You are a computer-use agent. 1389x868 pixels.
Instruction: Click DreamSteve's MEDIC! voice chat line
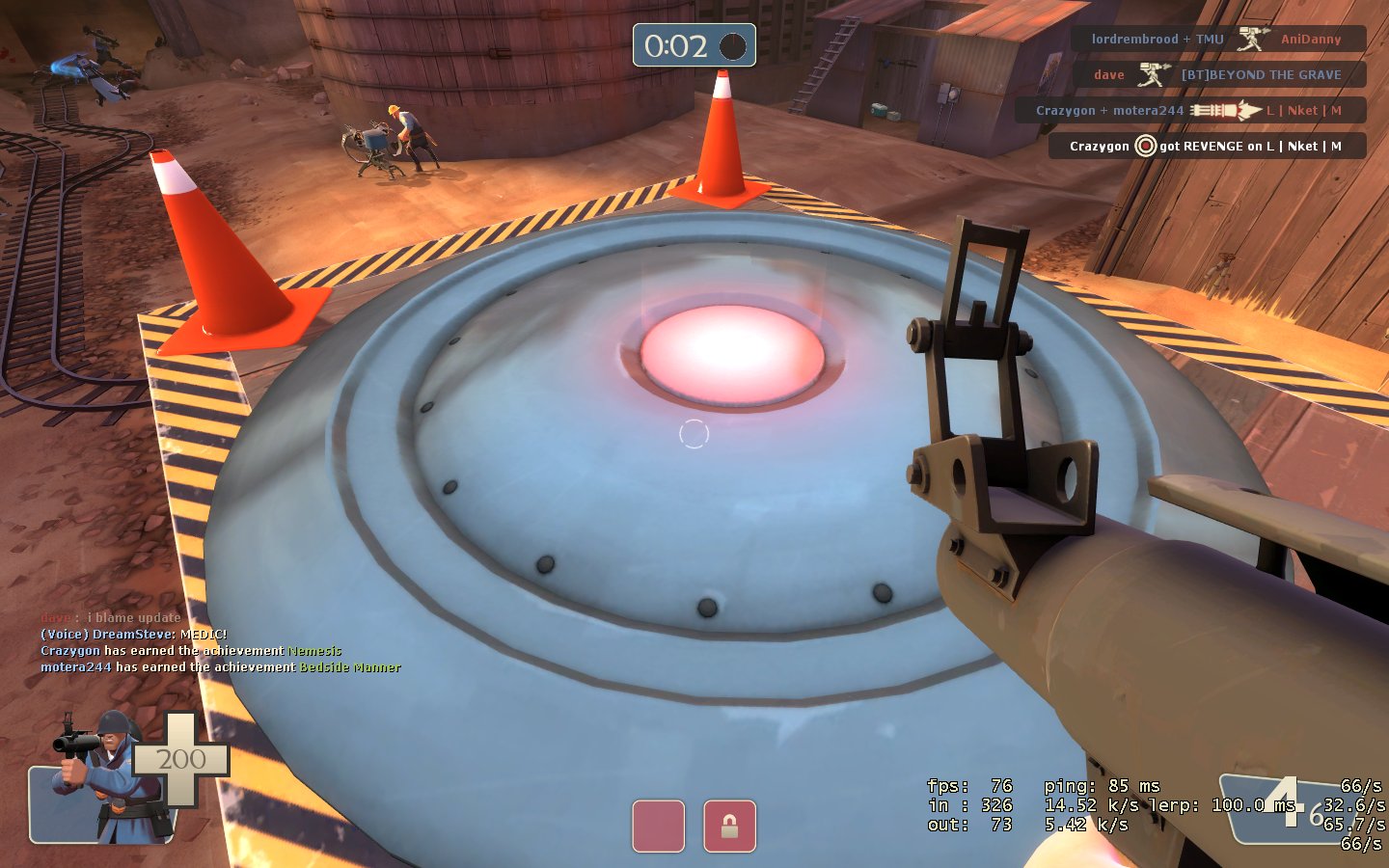click(133, 635)
